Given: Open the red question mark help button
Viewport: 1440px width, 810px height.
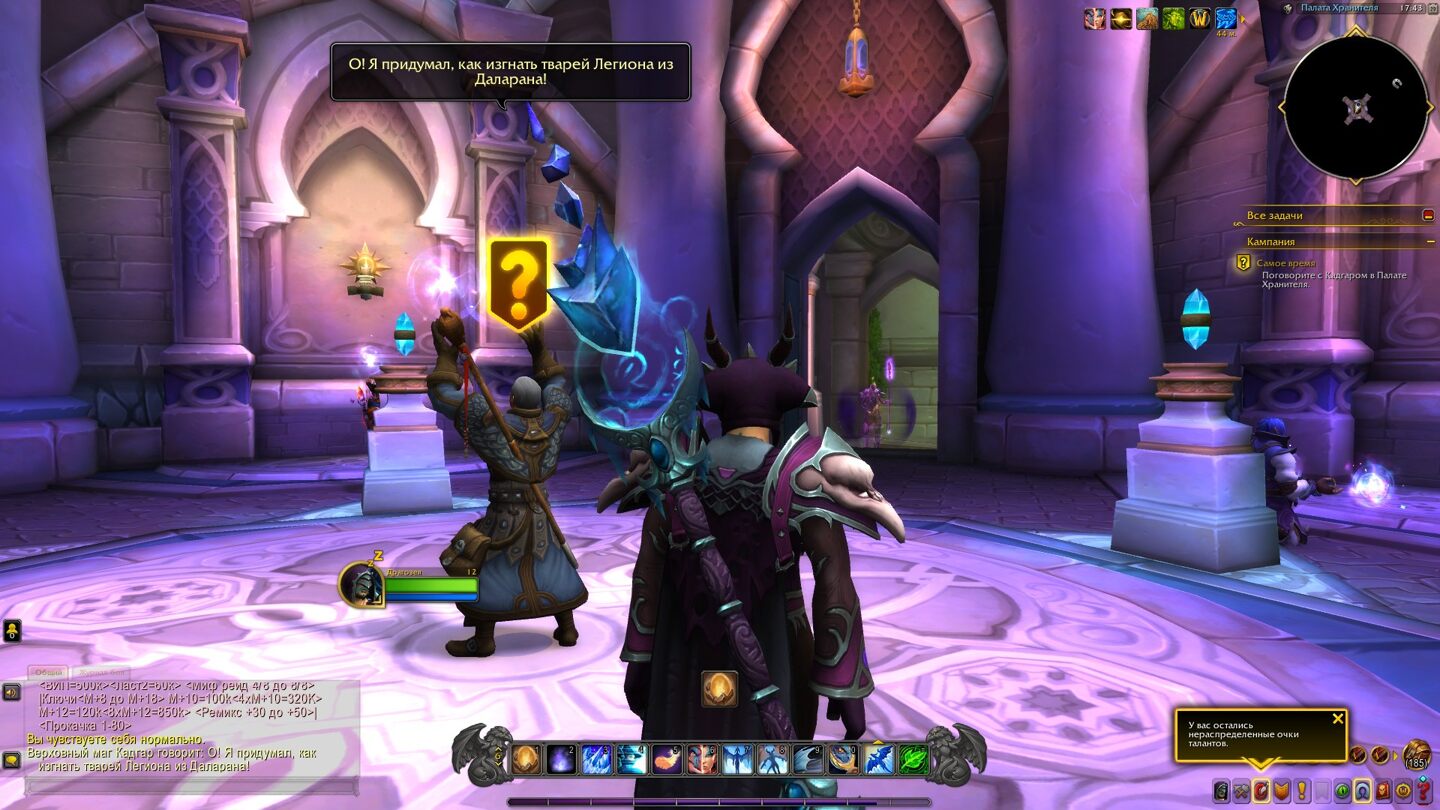Looking at the screenshot, I should [1424, 791].
